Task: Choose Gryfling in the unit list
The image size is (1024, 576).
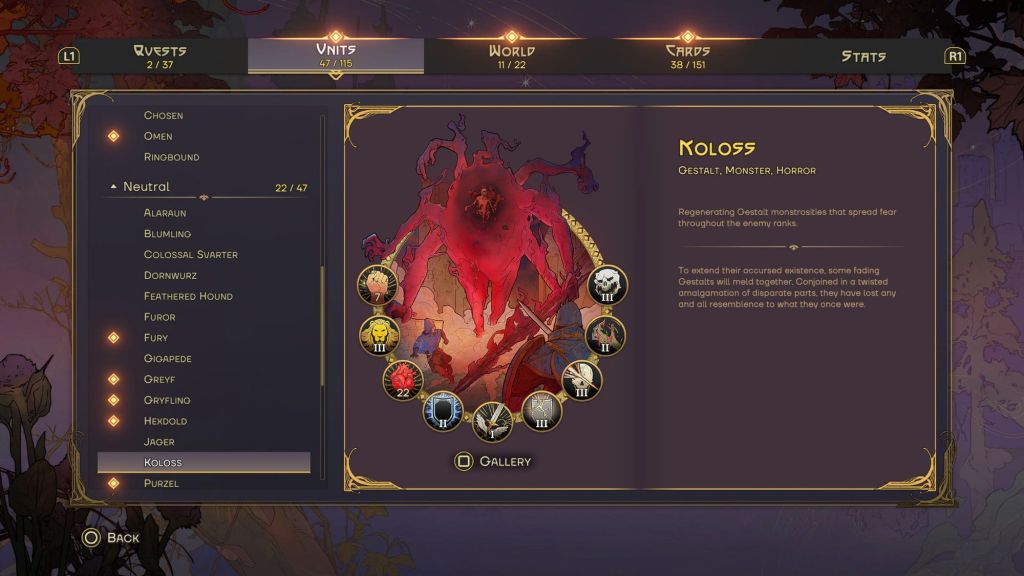Action: tap(167, 400)
